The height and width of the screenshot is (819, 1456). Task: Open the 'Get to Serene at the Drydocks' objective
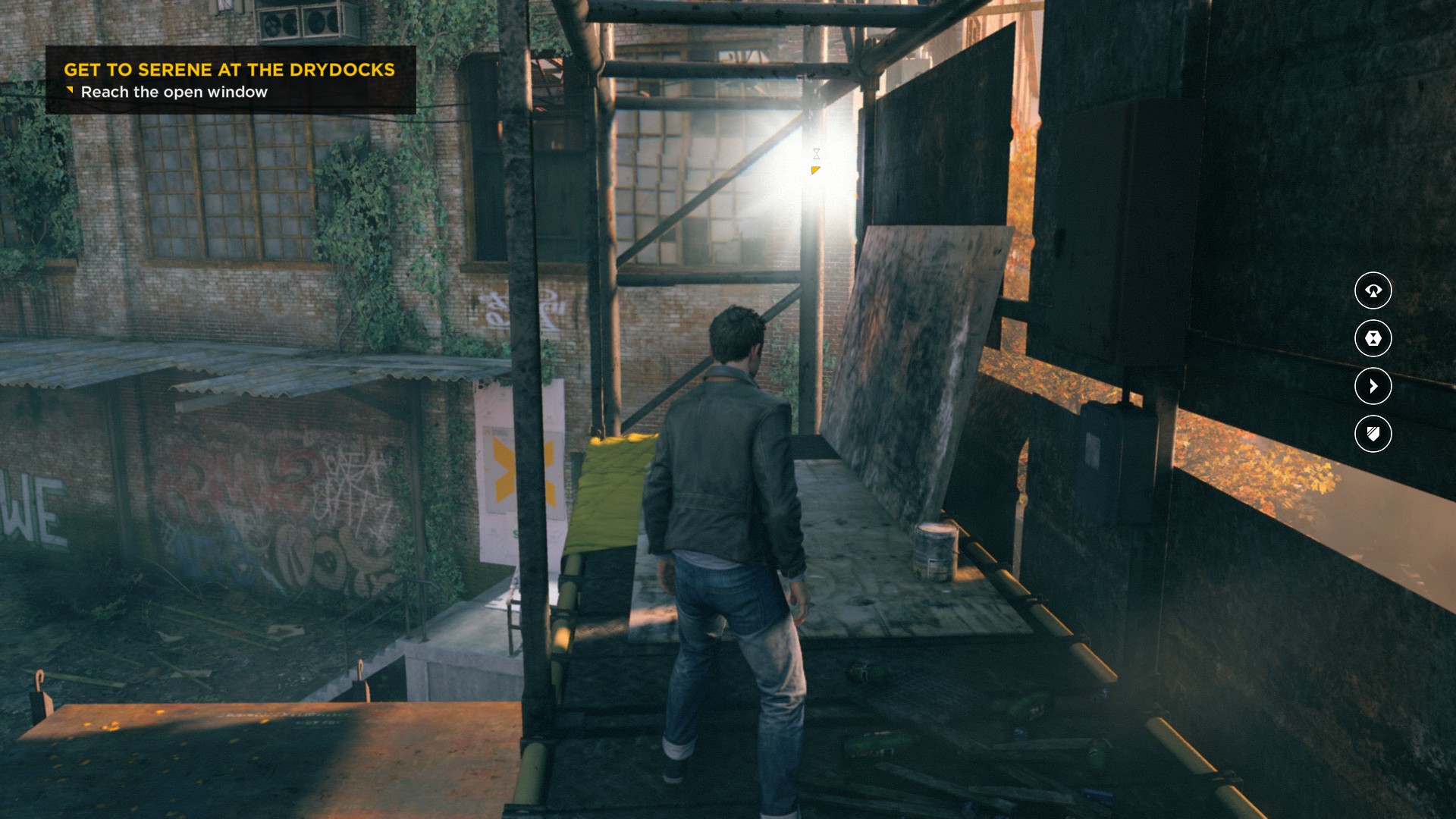(x=229, y=70)
